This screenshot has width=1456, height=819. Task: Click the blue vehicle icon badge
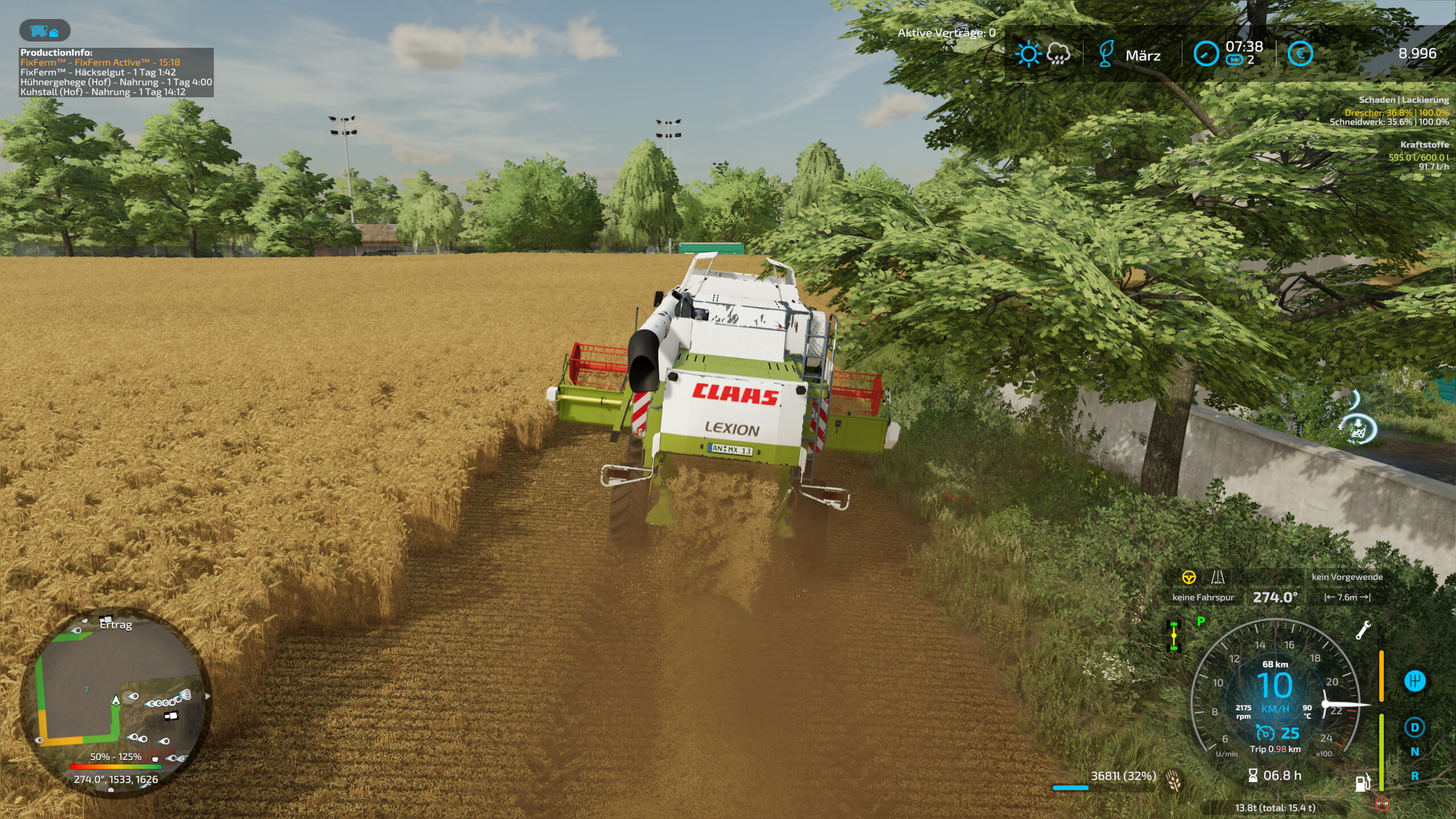coord(44,31)
